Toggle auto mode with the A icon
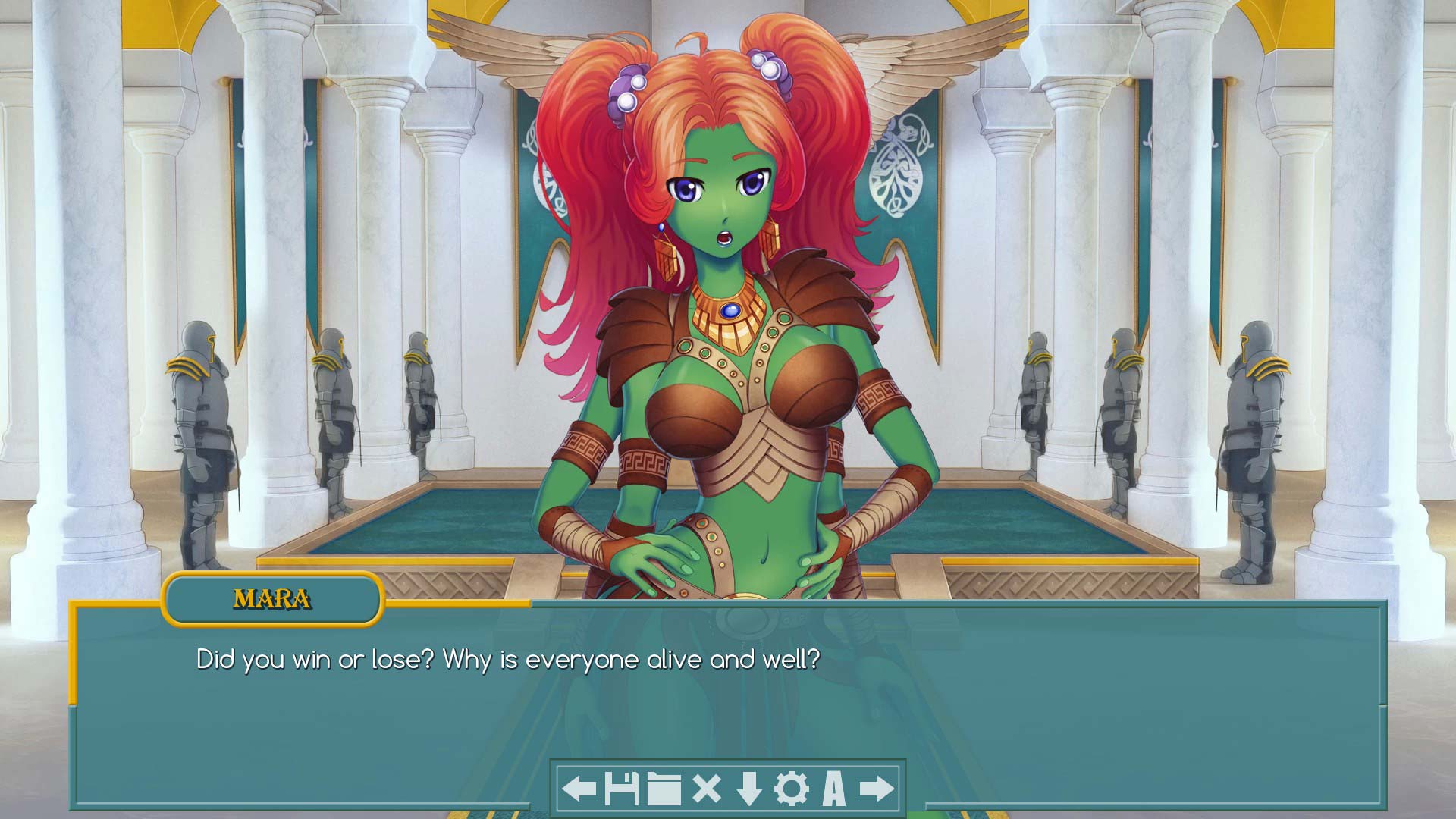The image size is (1456, 819). coord(833,789)
